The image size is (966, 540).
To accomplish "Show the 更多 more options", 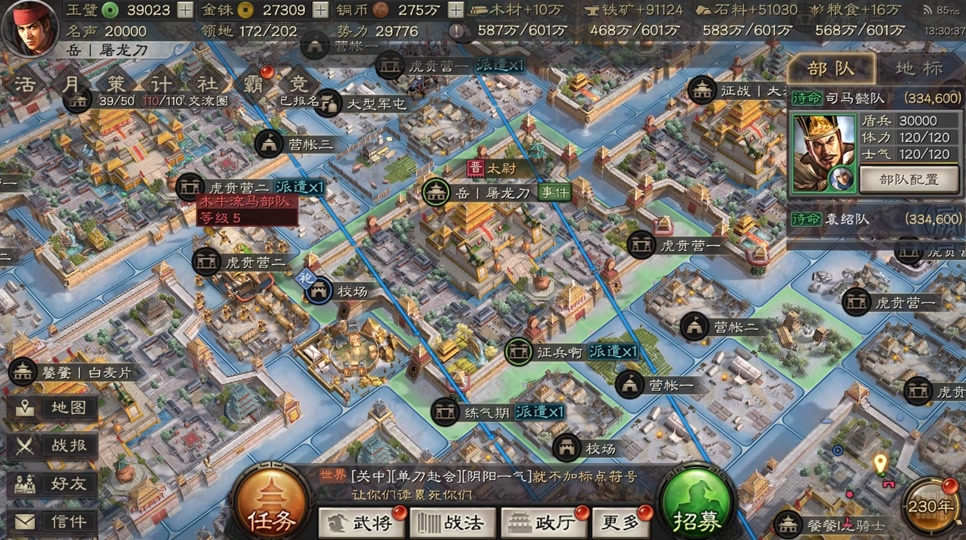I will 618,522.
